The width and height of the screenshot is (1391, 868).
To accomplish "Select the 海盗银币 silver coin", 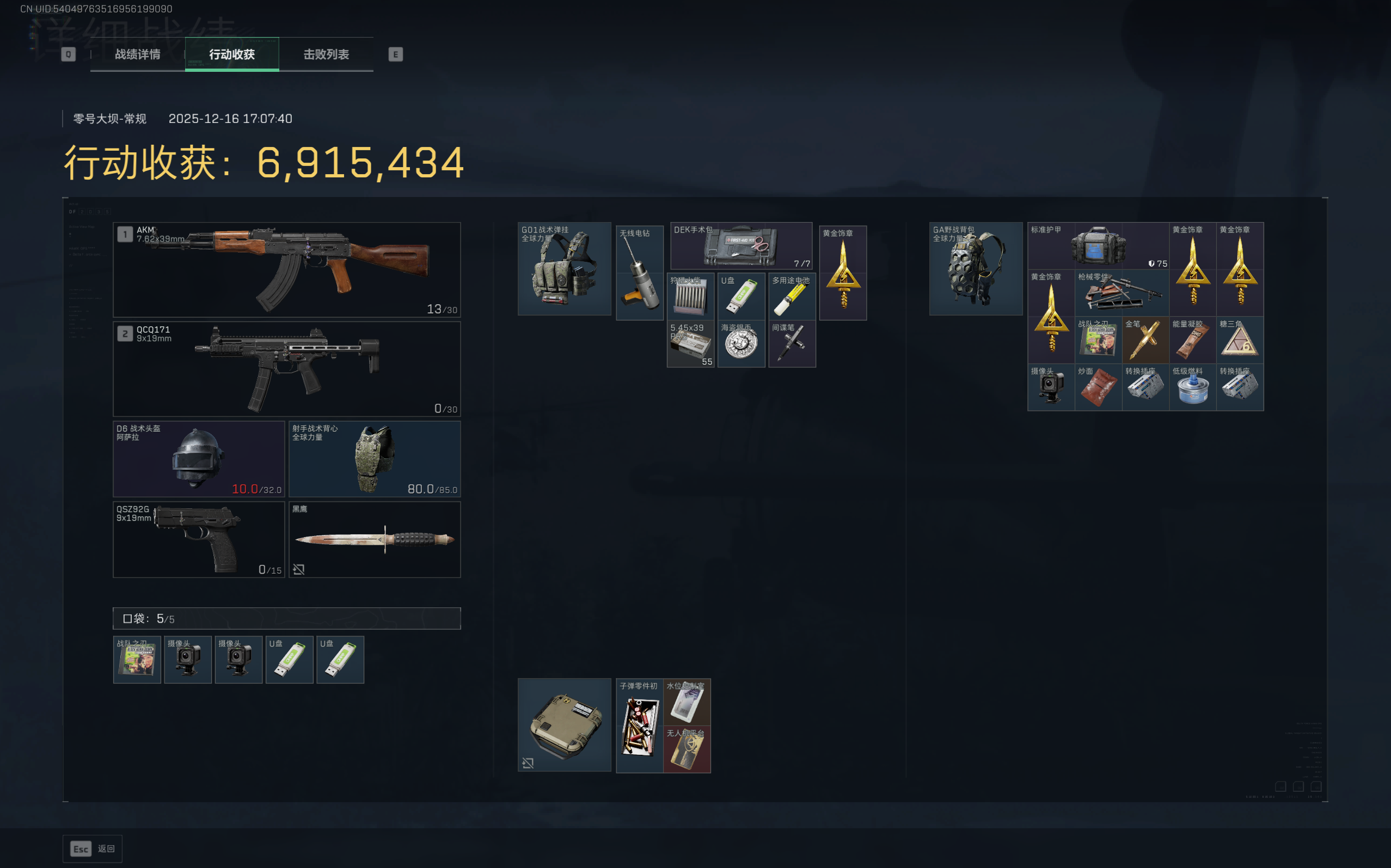I will (741, 343).
